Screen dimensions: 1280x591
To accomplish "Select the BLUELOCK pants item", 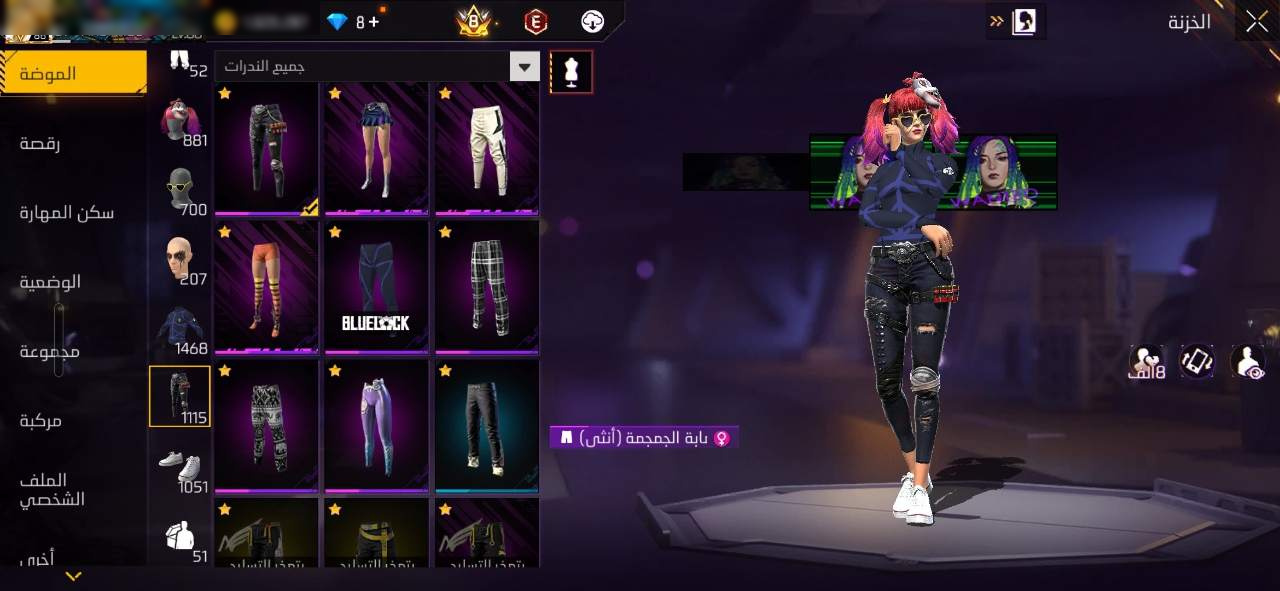I will tap(376, 288).
